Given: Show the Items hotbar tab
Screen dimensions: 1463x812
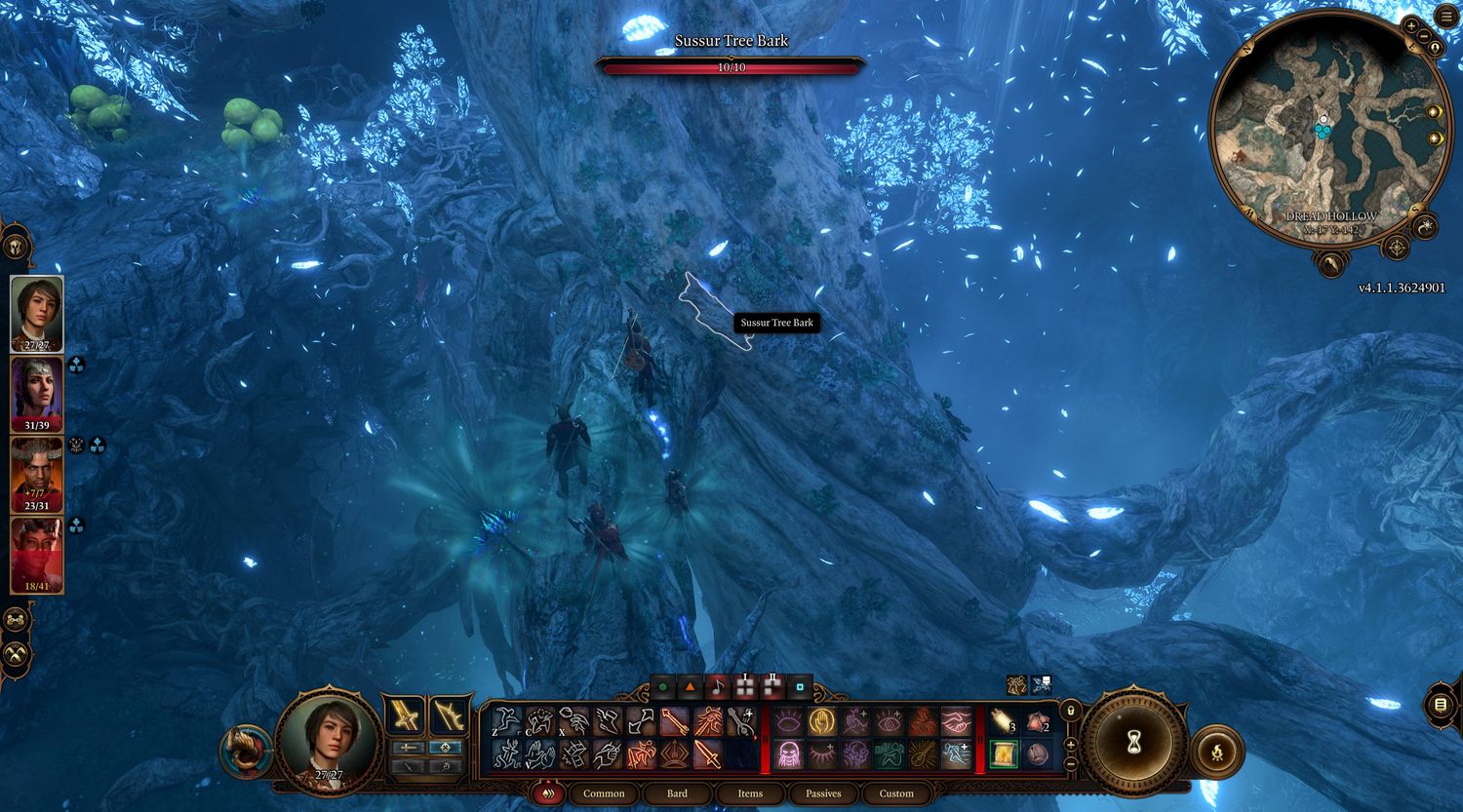Looking at the screenshot, I should point(750,793).
